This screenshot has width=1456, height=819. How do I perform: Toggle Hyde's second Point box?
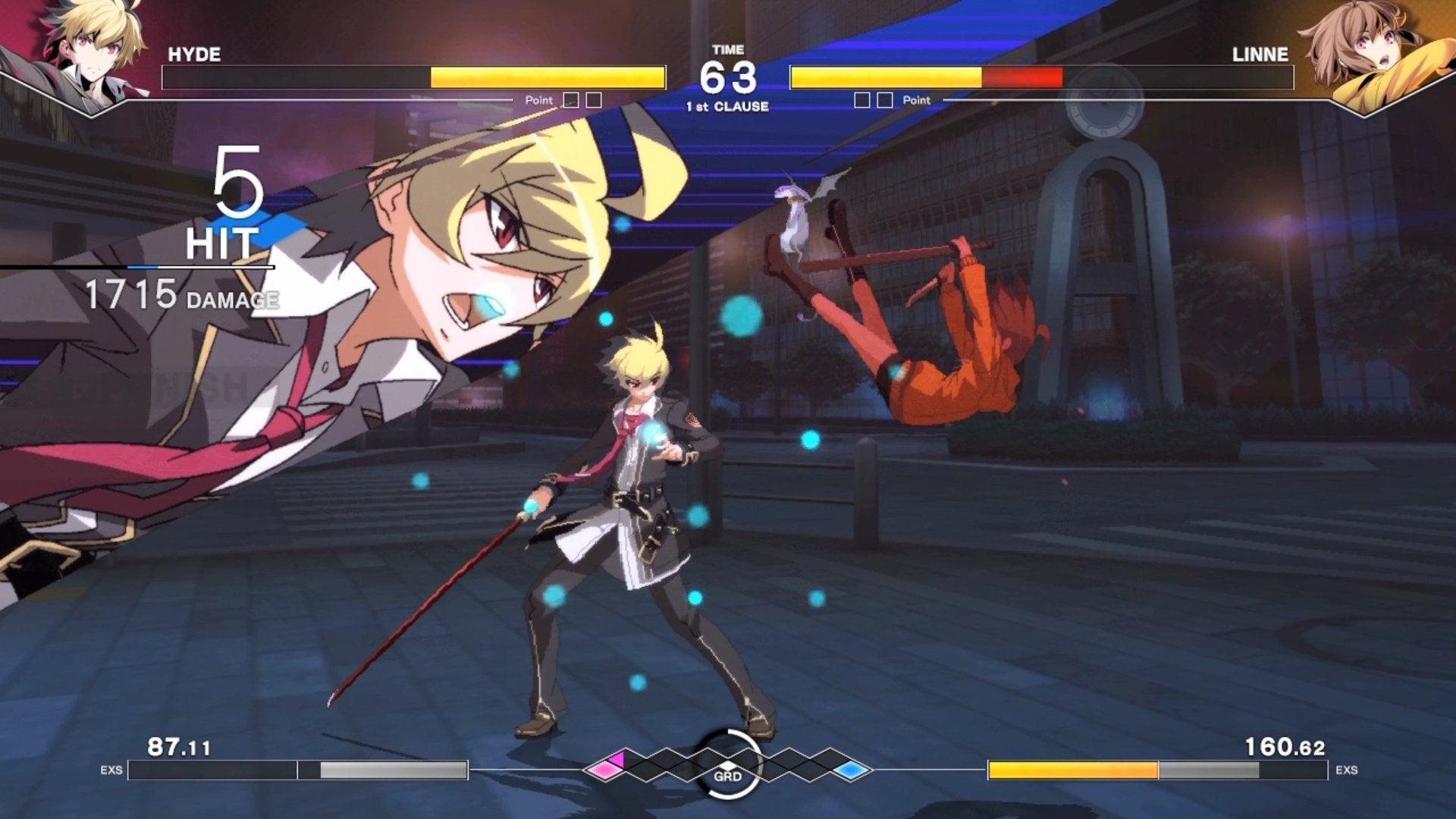point(593,99)
